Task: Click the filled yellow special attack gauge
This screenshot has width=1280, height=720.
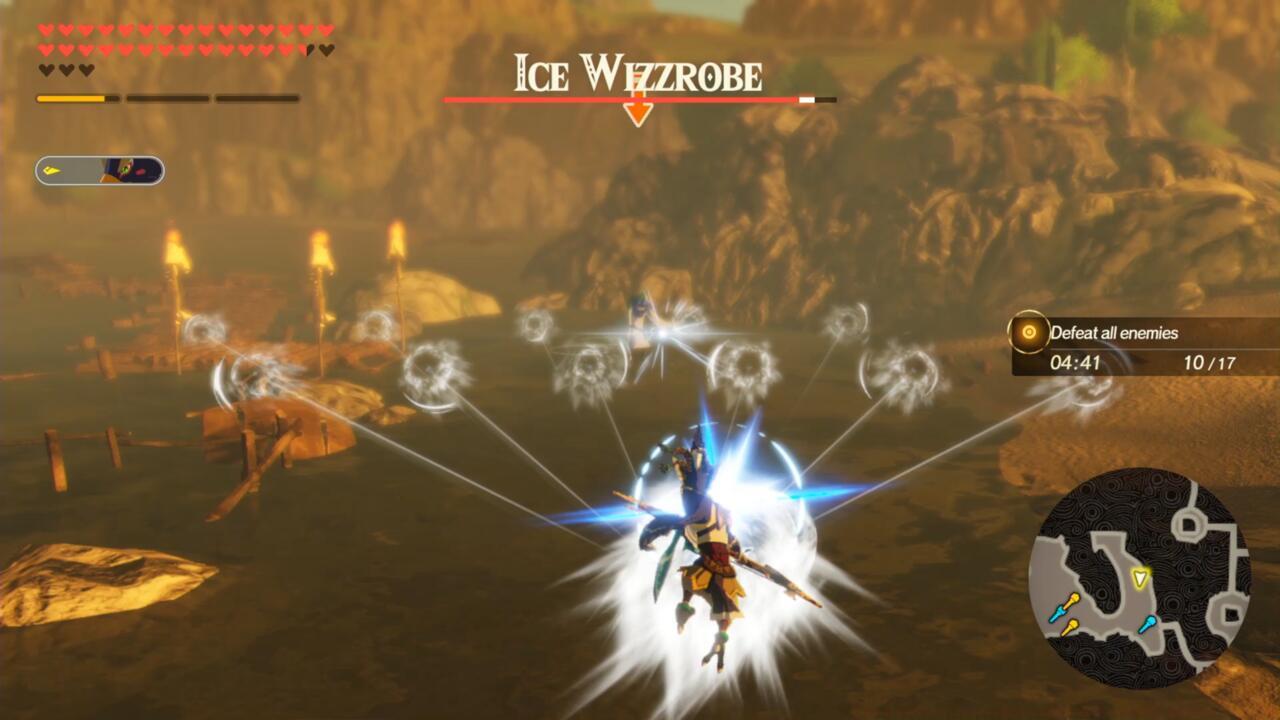Action: (x=70, y=98)
